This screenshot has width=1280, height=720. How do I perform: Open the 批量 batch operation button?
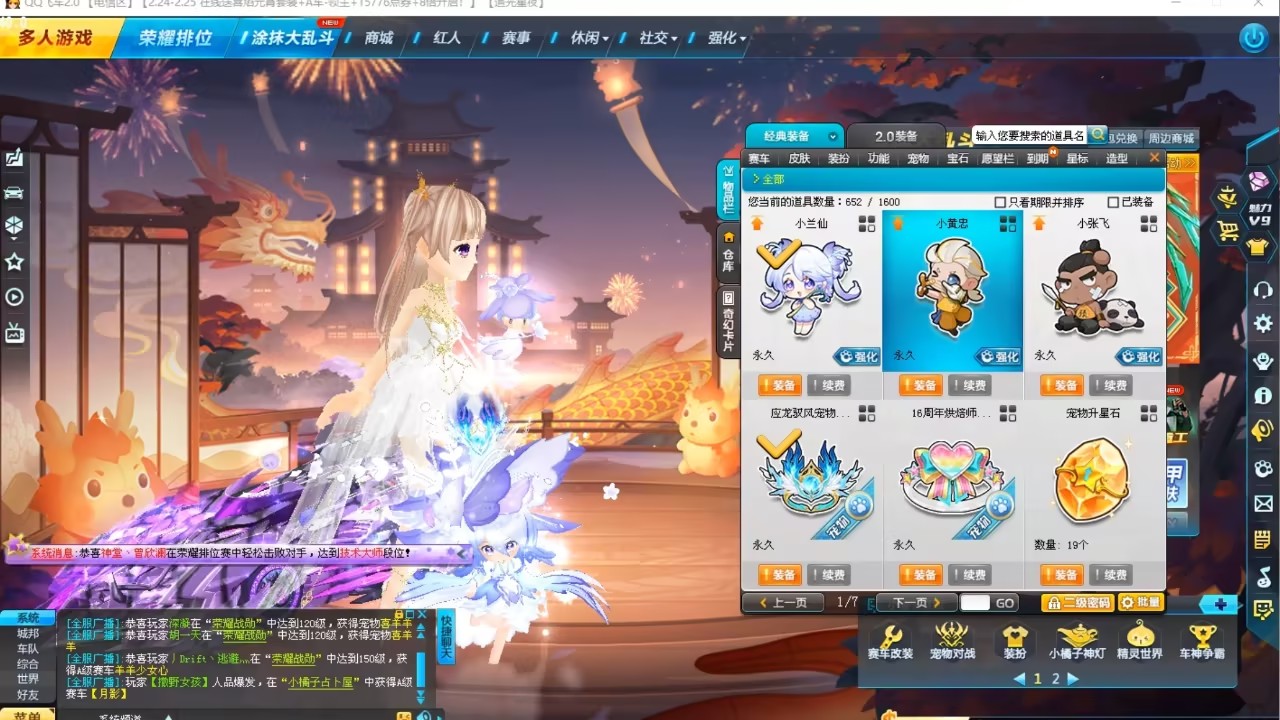(1140, 603)
